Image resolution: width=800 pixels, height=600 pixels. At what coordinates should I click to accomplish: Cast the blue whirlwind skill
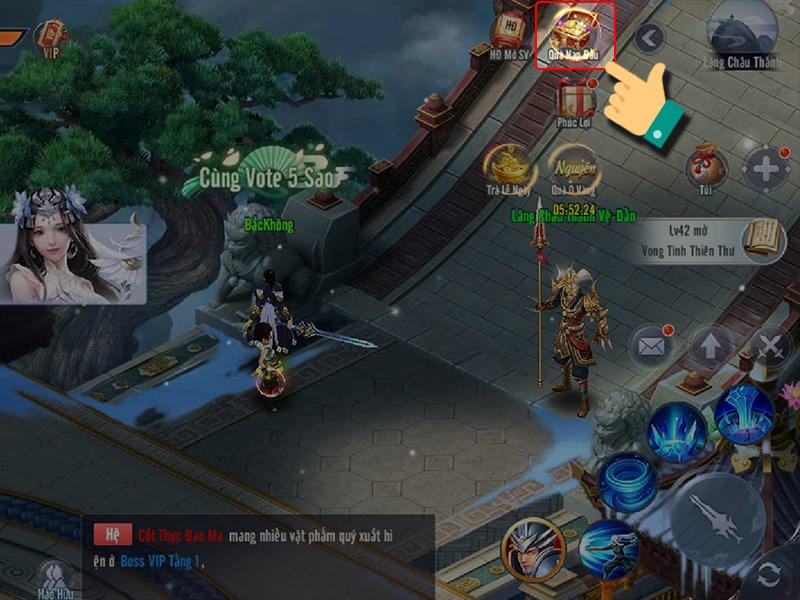tap(627, 483)
